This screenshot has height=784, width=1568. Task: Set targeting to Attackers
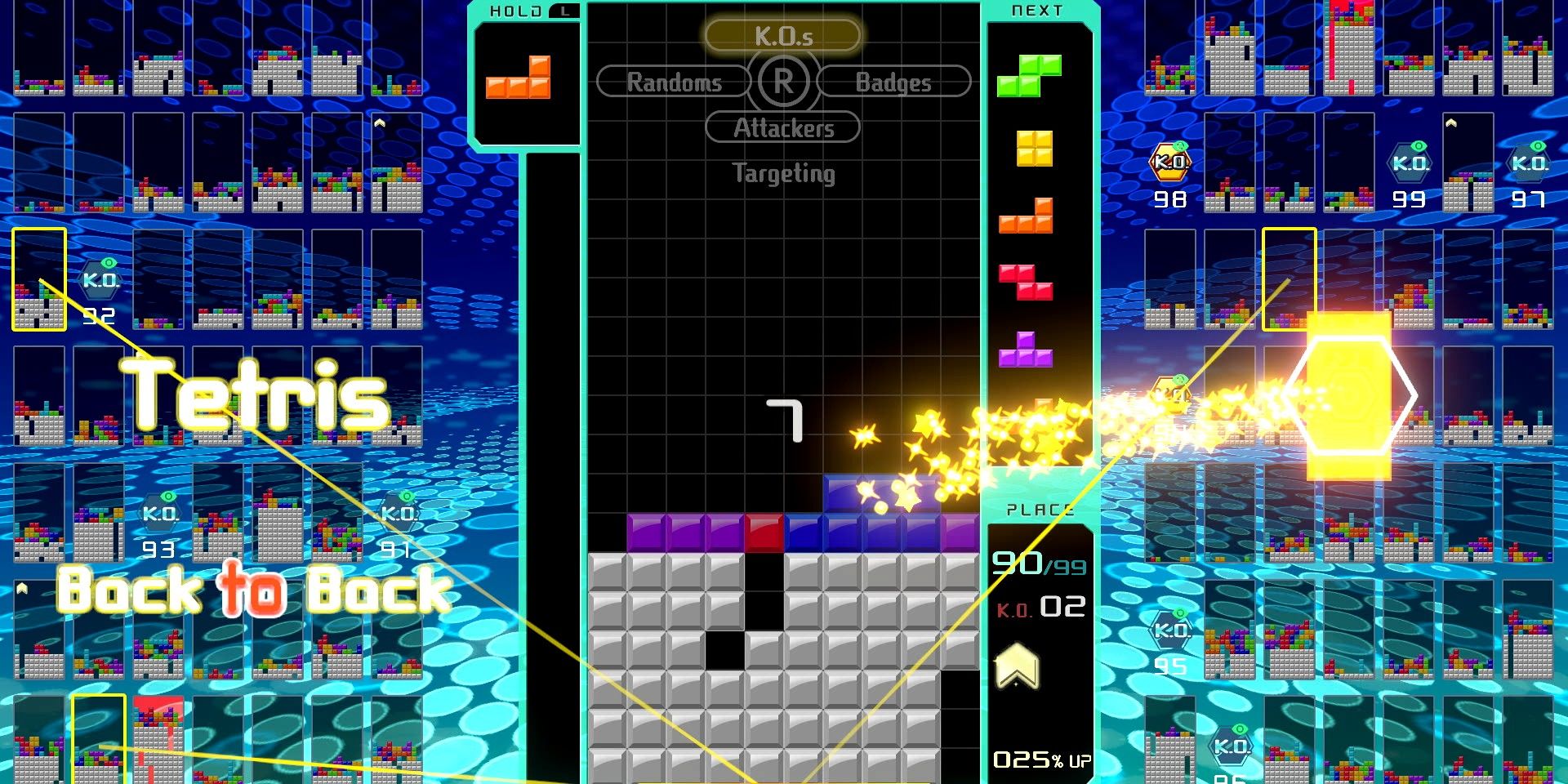click(782, 127)
